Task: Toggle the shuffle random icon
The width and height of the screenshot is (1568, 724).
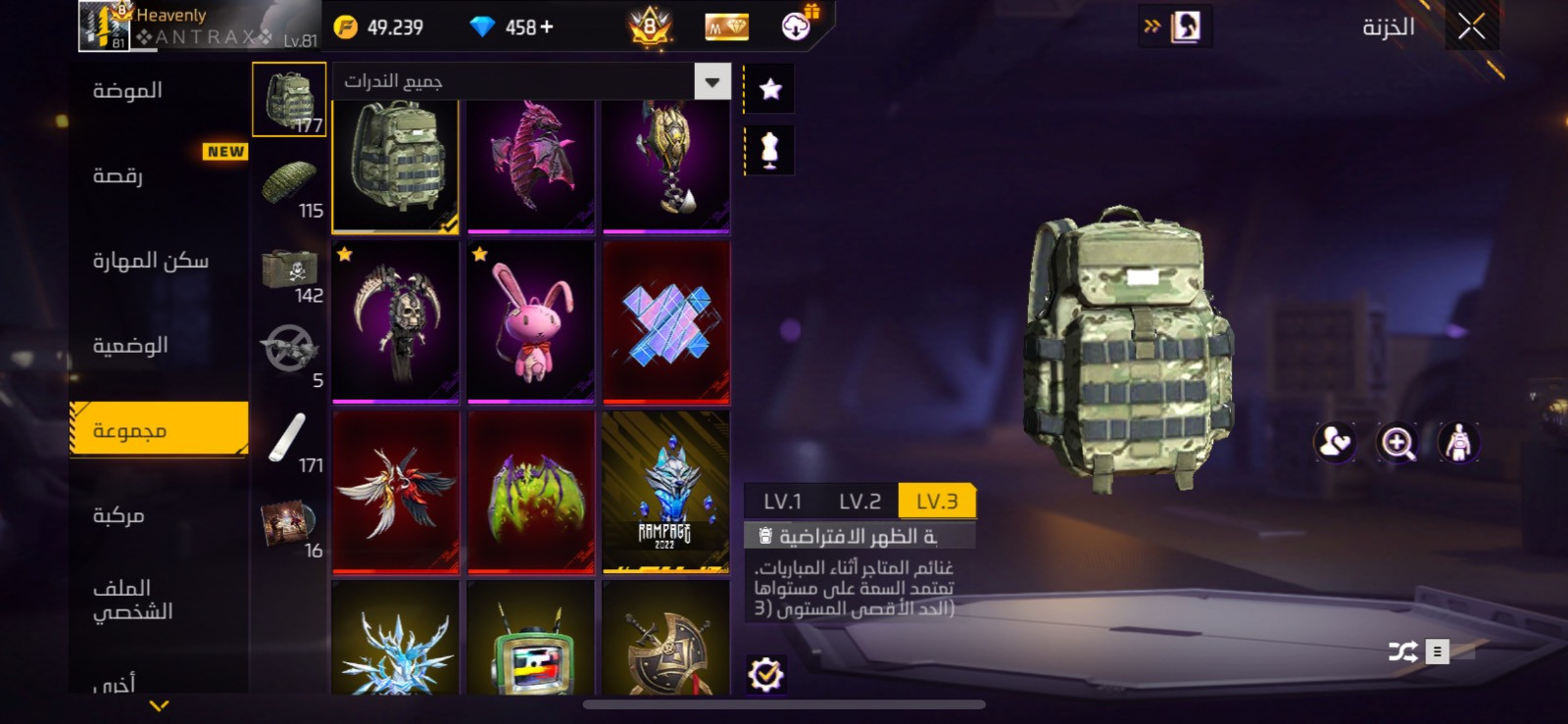Action: [x=1402, y=652]
